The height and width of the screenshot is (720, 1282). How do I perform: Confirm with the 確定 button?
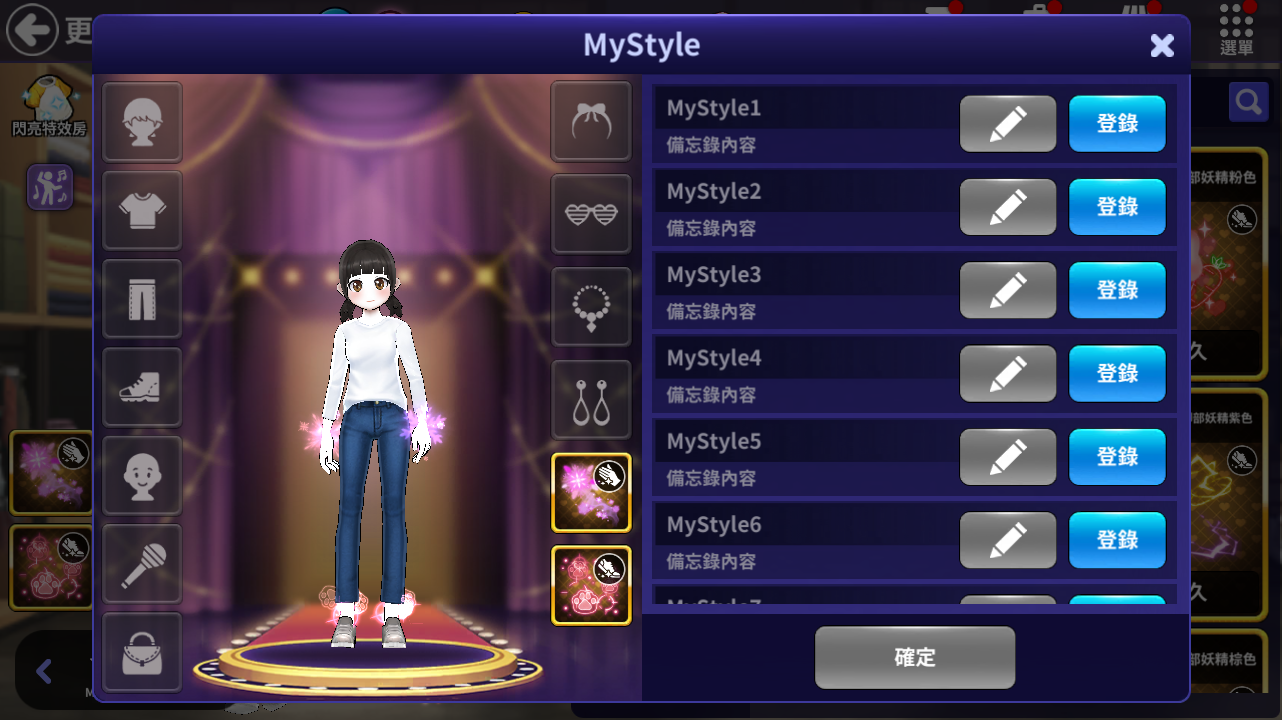[x=914, y=657]
